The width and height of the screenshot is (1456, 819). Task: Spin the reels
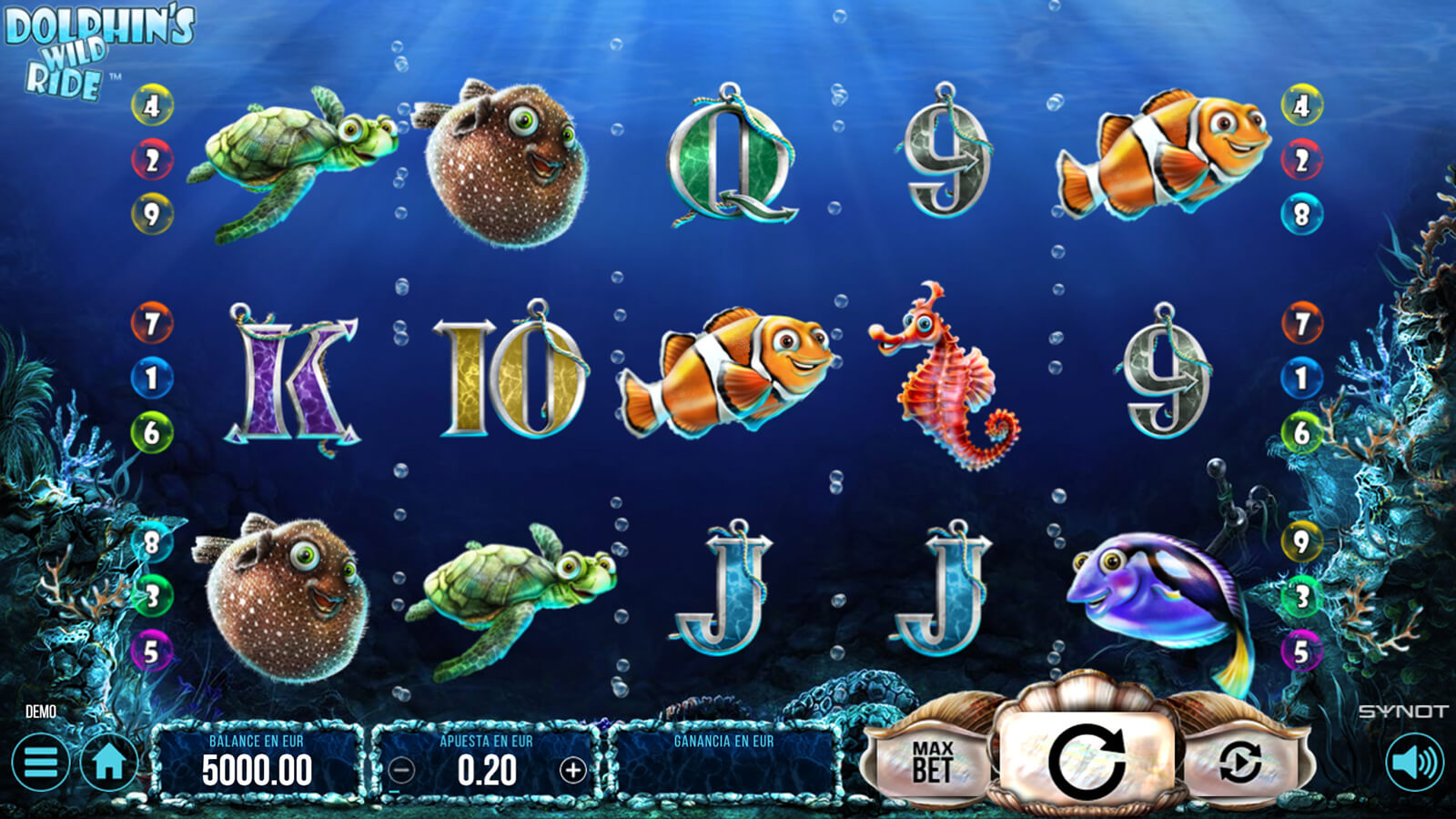[1086, 758]
